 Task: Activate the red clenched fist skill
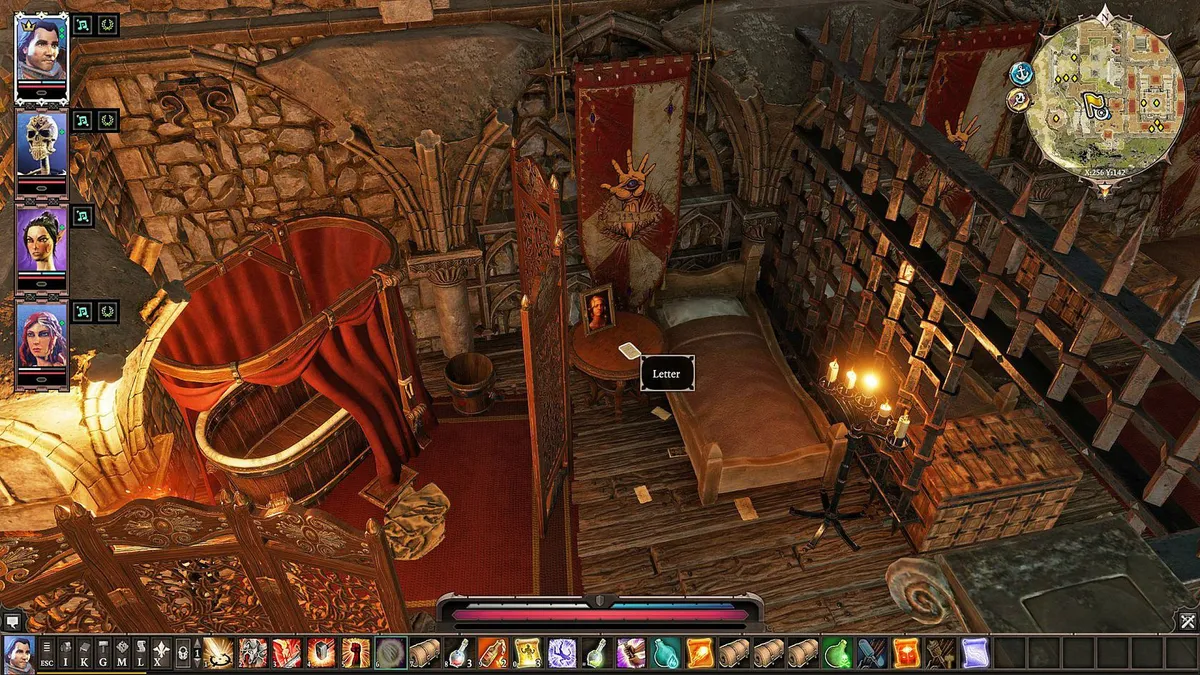click(x=356, y=653)
